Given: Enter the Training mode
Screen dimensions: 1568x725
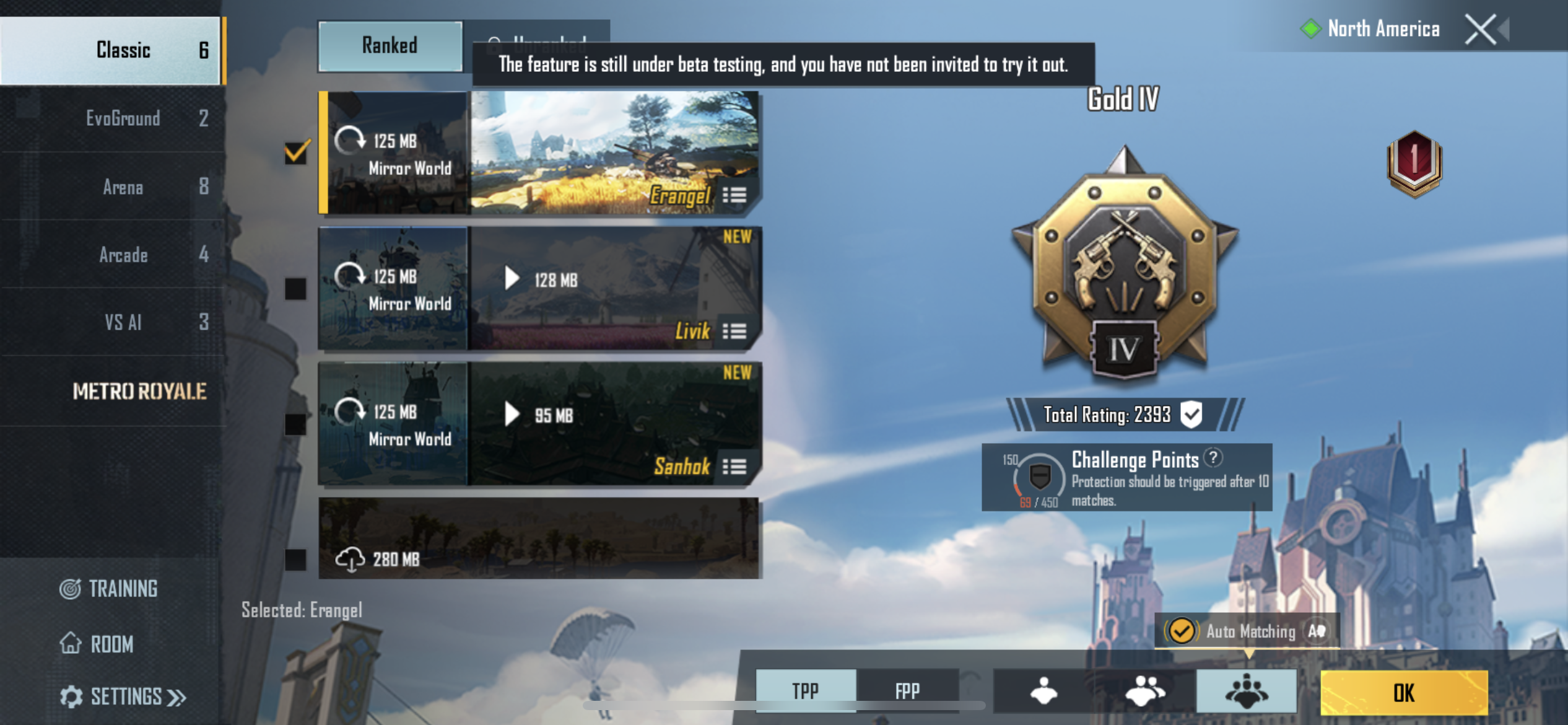Looking at the screenshot, I should [x=109, y=589].
